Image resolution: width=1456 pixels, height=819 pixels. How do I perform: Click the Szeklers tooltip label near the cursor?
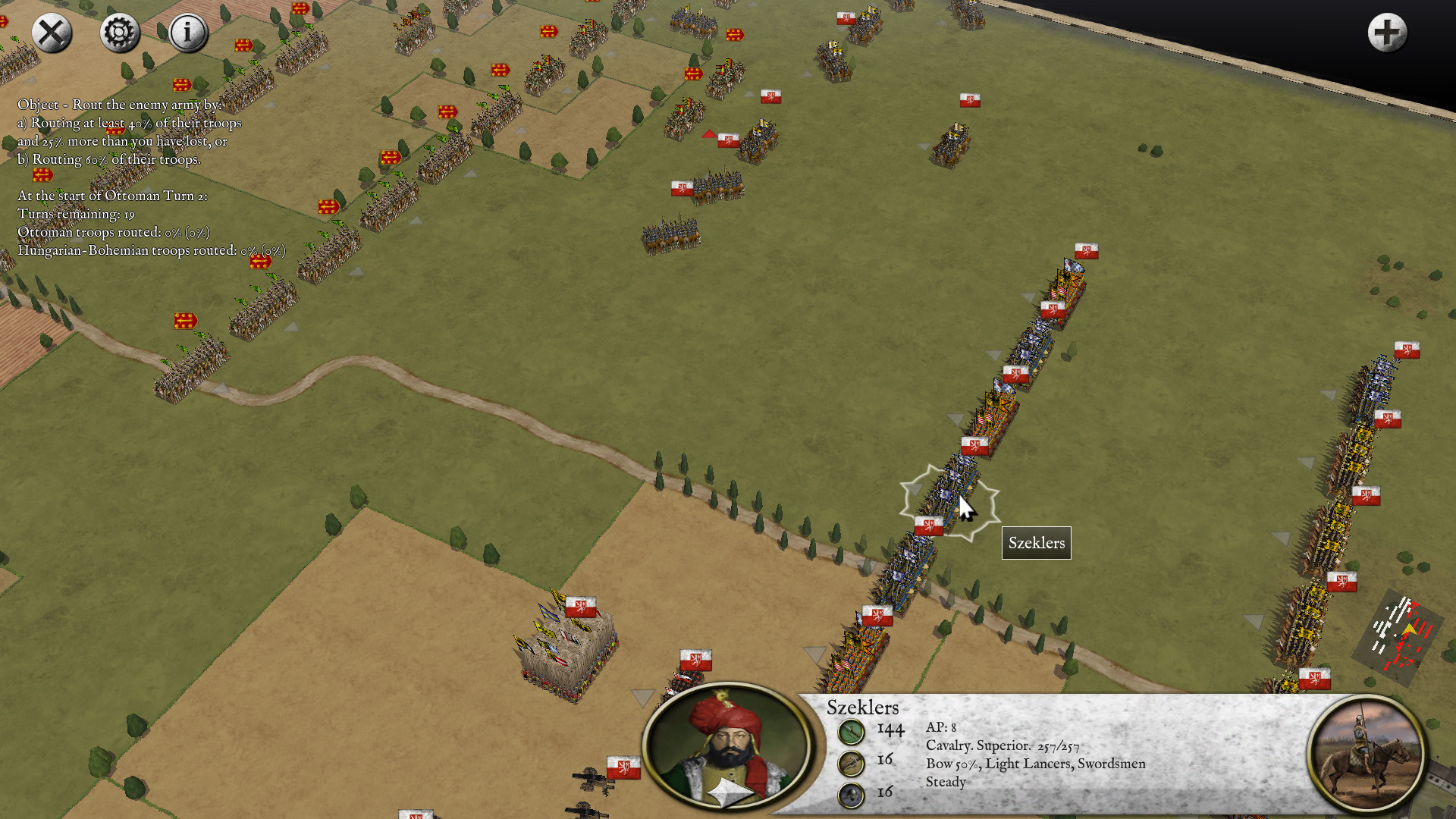pyautogui.click(x=1036, y=542)
